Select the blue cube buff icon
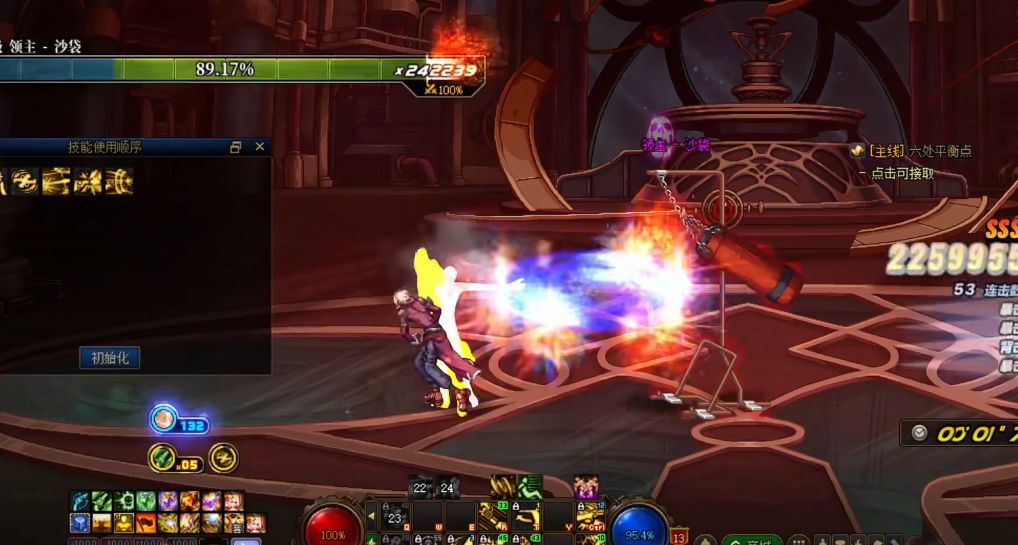The width and height of the screenshot is (1018, 545). click(x=80, y=522)
